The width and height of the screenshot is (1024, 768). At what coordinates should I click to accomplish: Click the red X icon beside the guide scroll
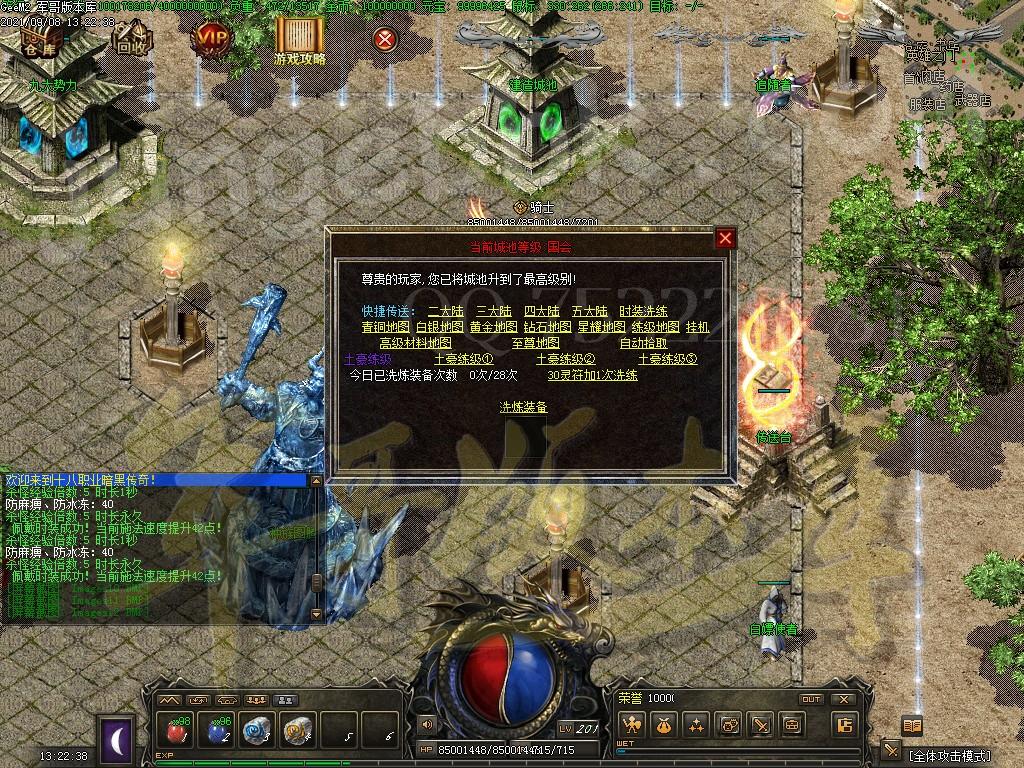pyautogui.click(x=384, y=39)
